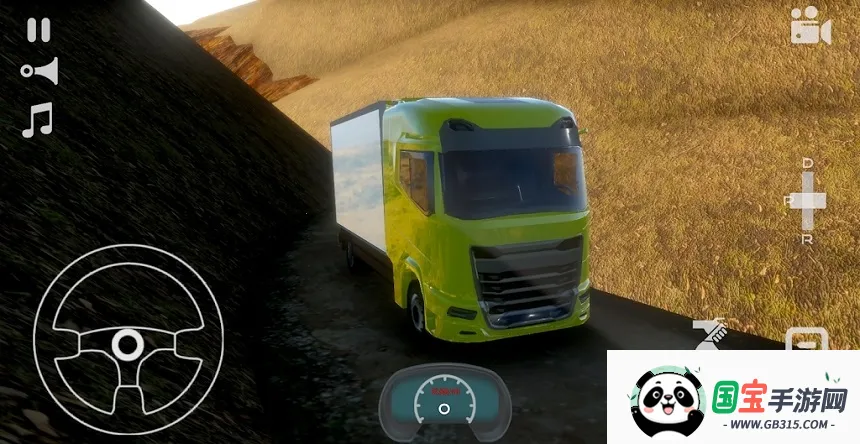Screen dimensions: 860x444
Task: Tap the steering wheel control
Action: click(126, 345)
